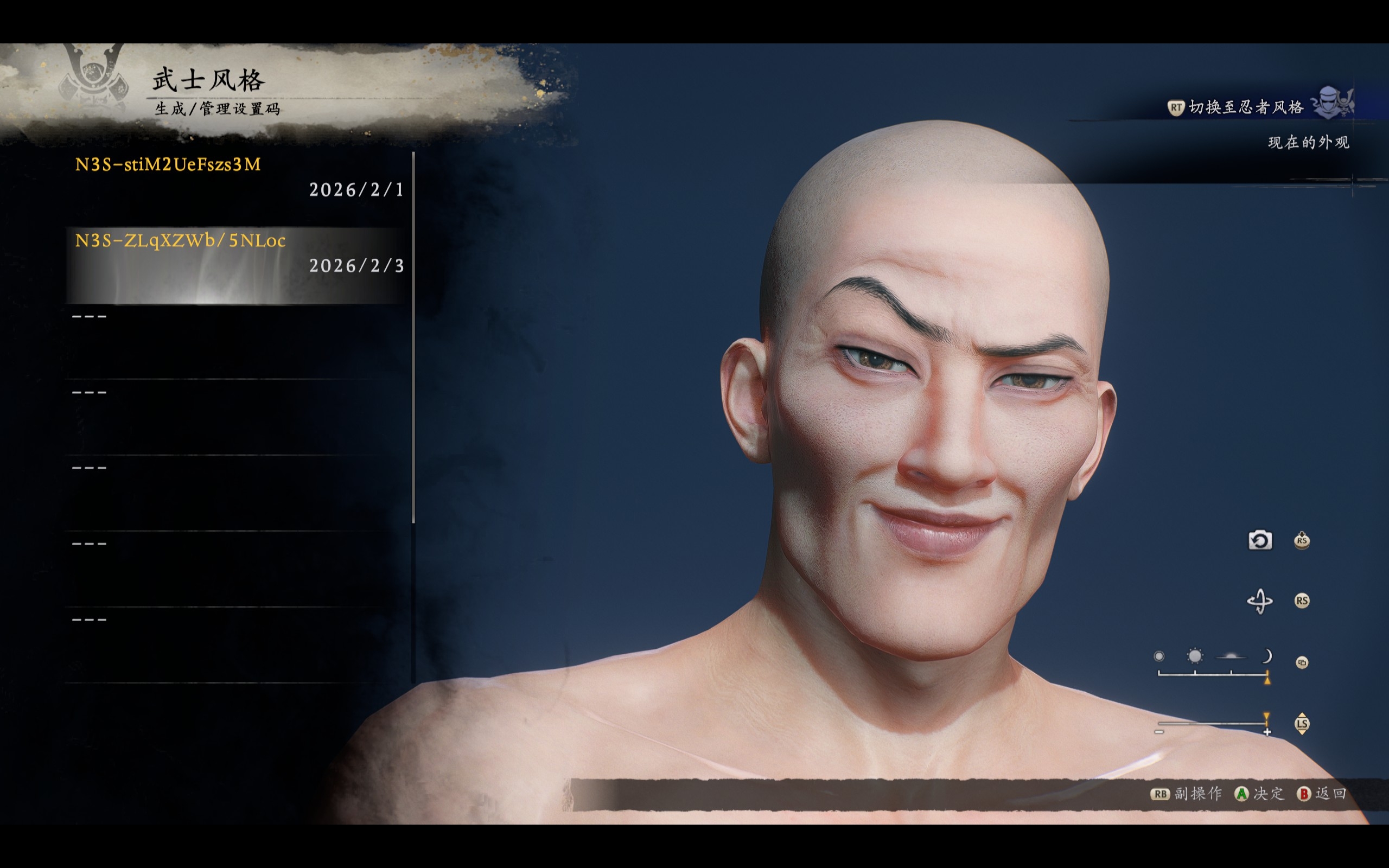Confirm with the 决定 label

click(1269, 793)
